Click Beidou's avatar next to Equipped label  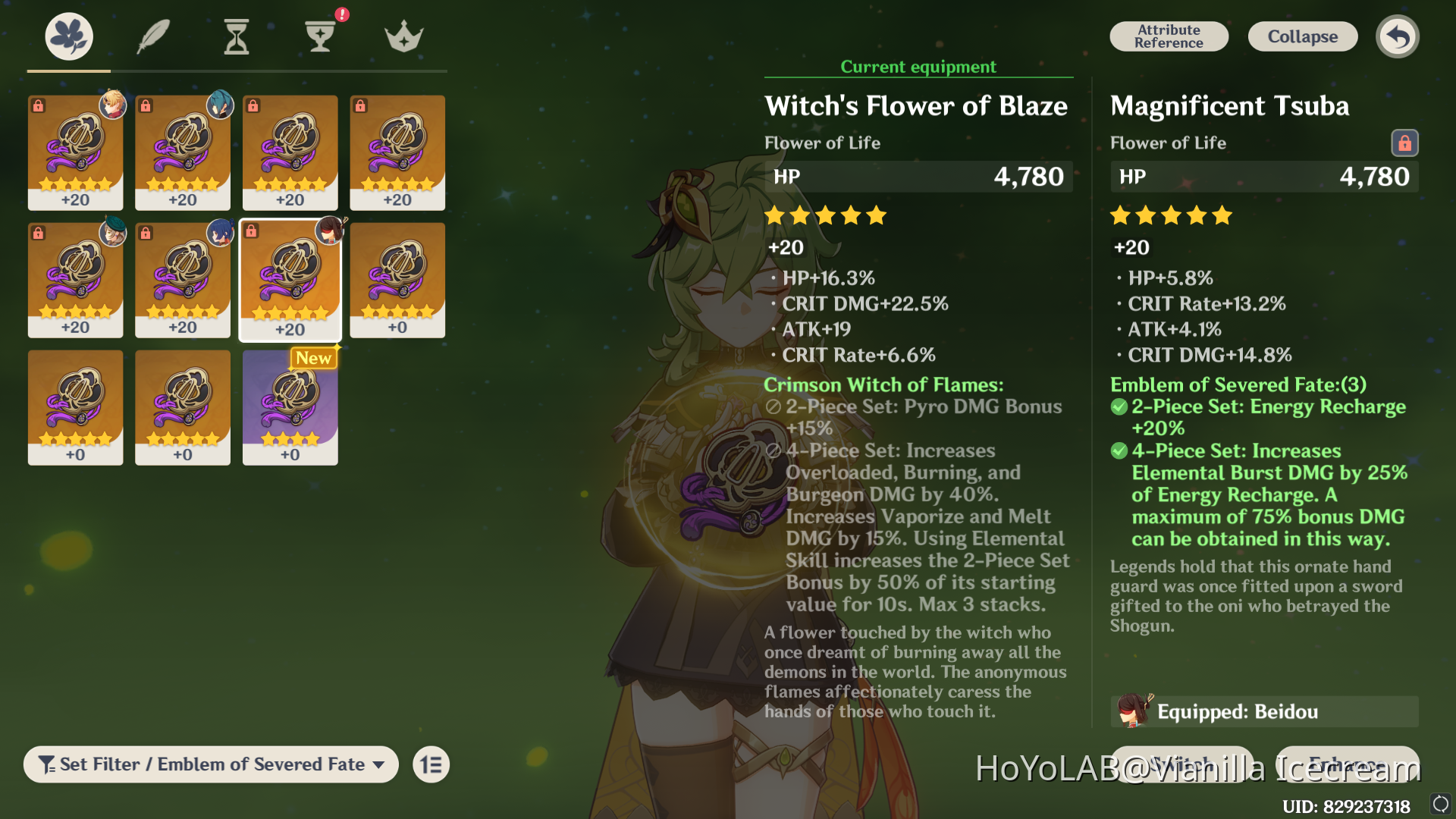[x=1133, y=711]
